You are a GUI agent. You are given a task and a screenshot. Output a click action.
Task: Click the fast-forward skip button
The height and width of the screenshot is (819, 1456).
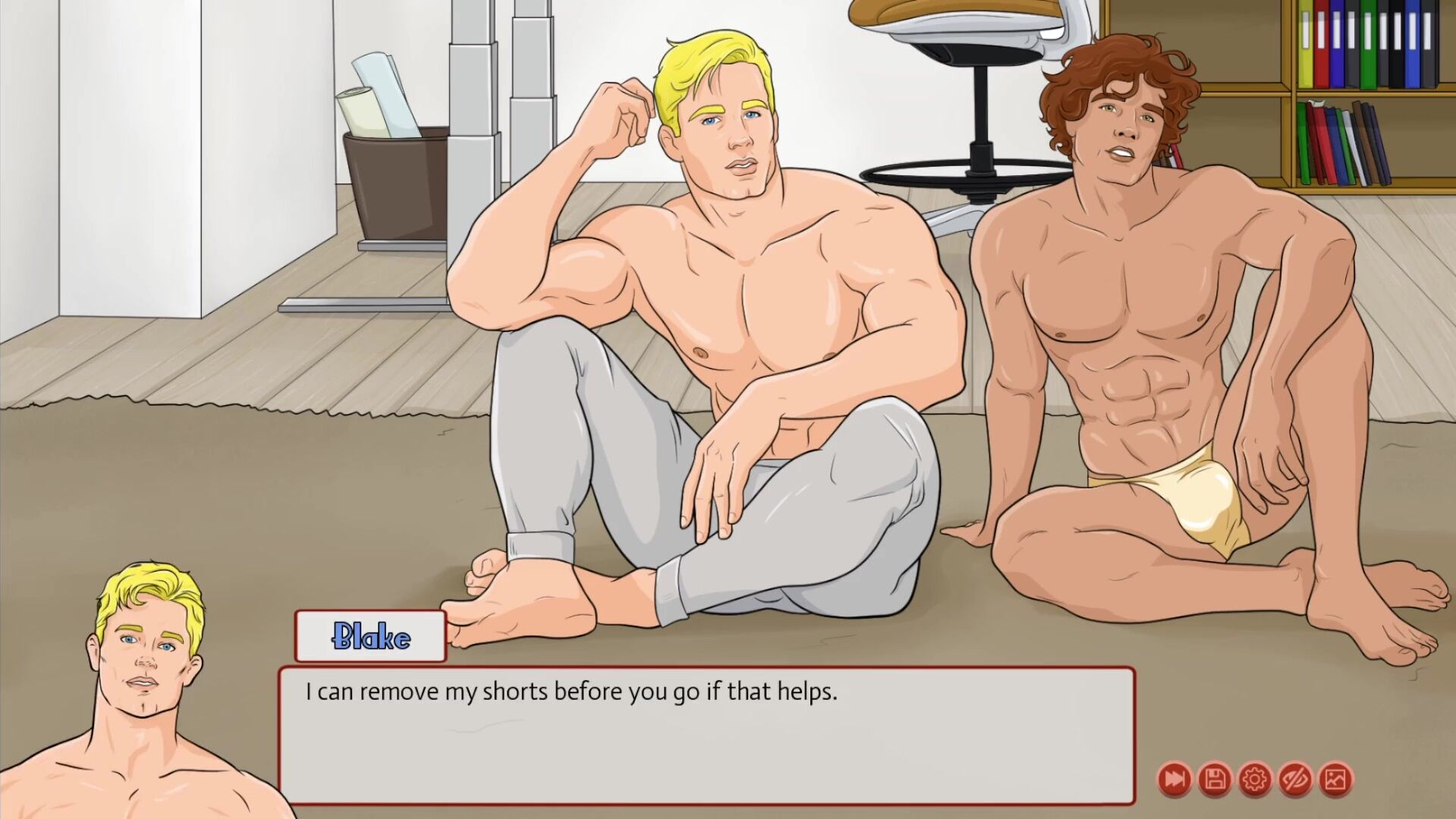1175,779
